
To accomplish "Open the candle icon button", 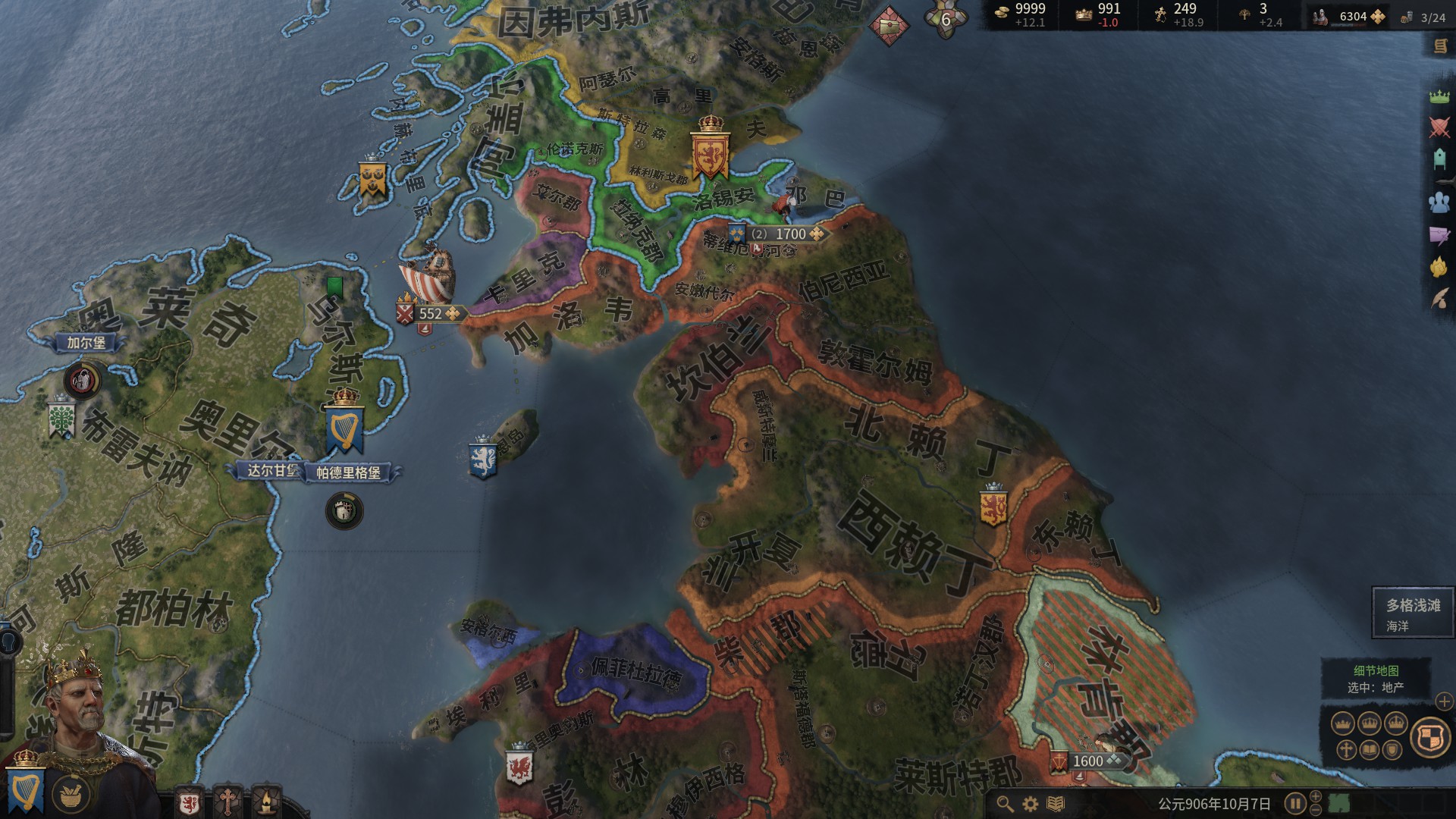I will point(266,802).
